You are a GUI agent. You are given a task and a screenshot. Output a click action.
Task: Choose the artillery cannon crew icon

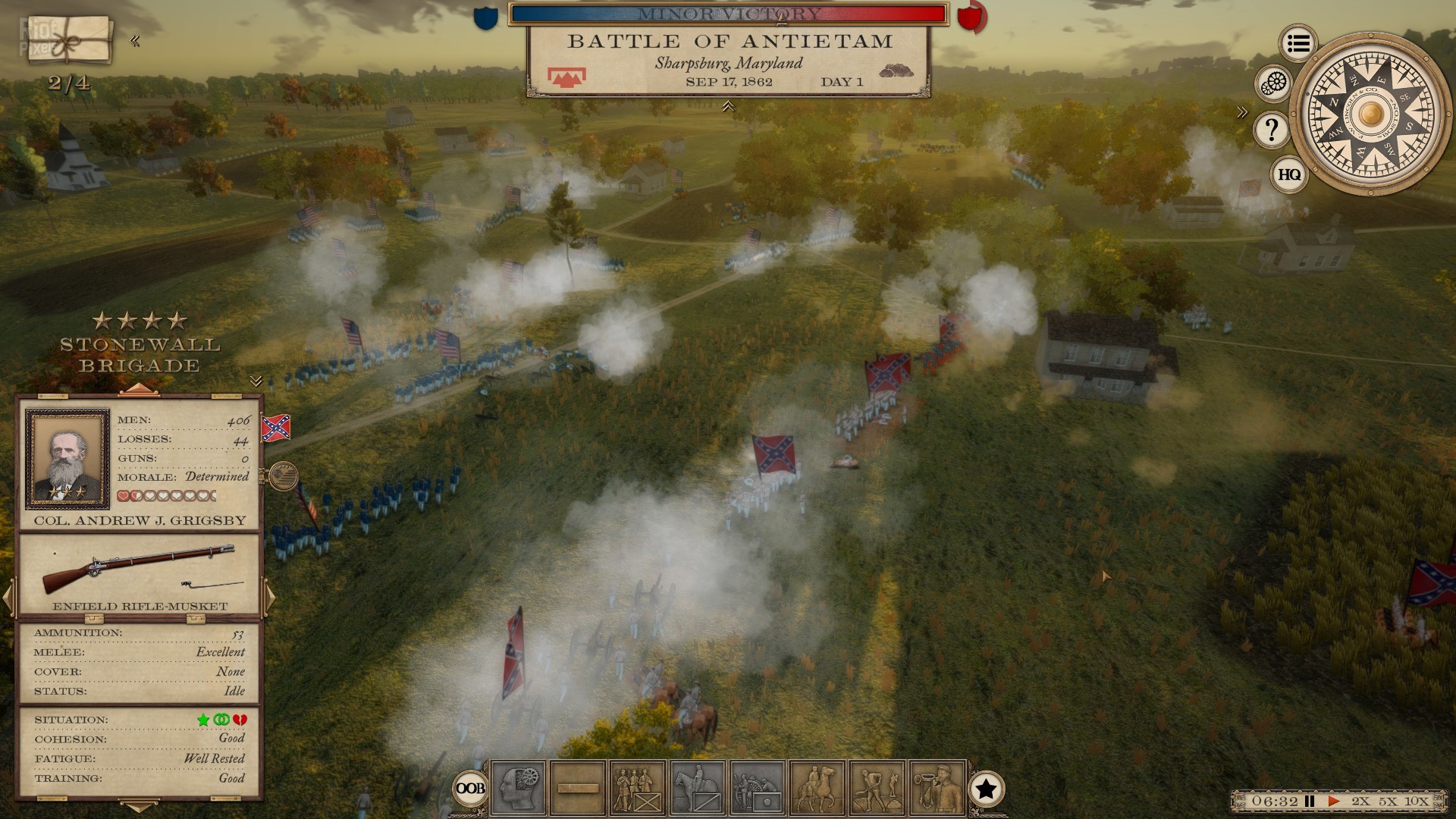pos(757,789)
